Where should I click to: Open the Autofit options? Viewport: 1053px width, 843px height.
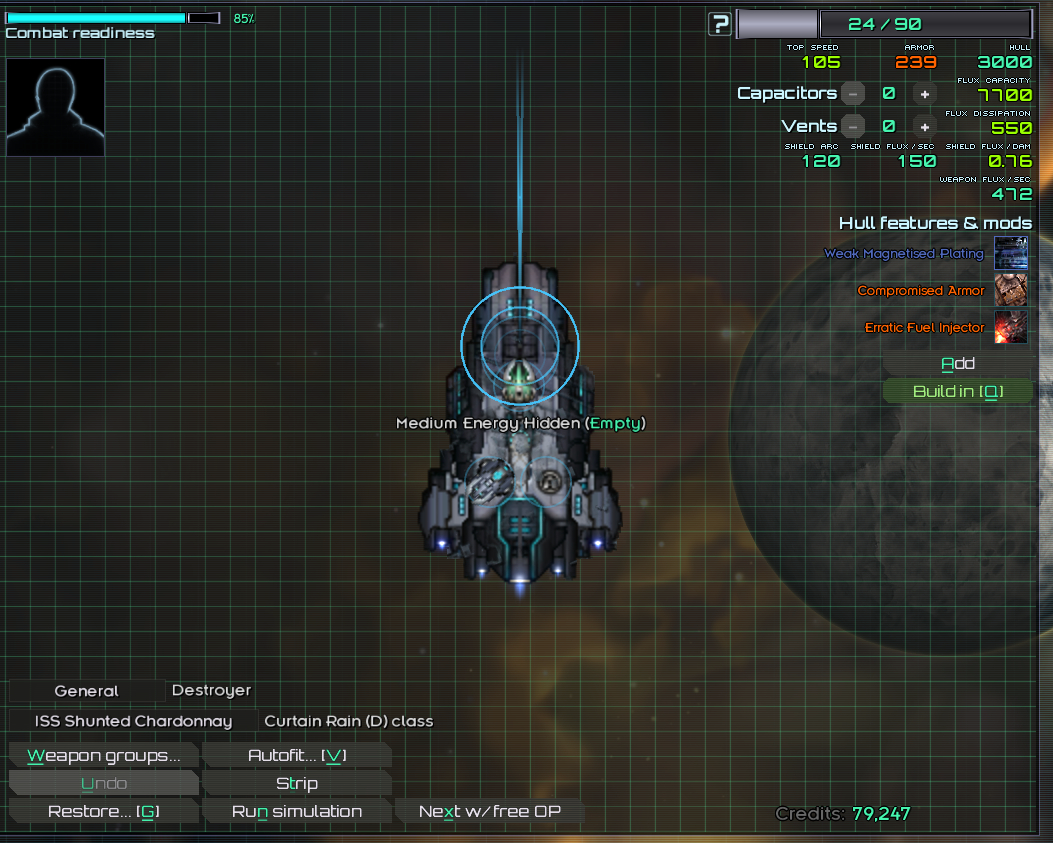296,755
